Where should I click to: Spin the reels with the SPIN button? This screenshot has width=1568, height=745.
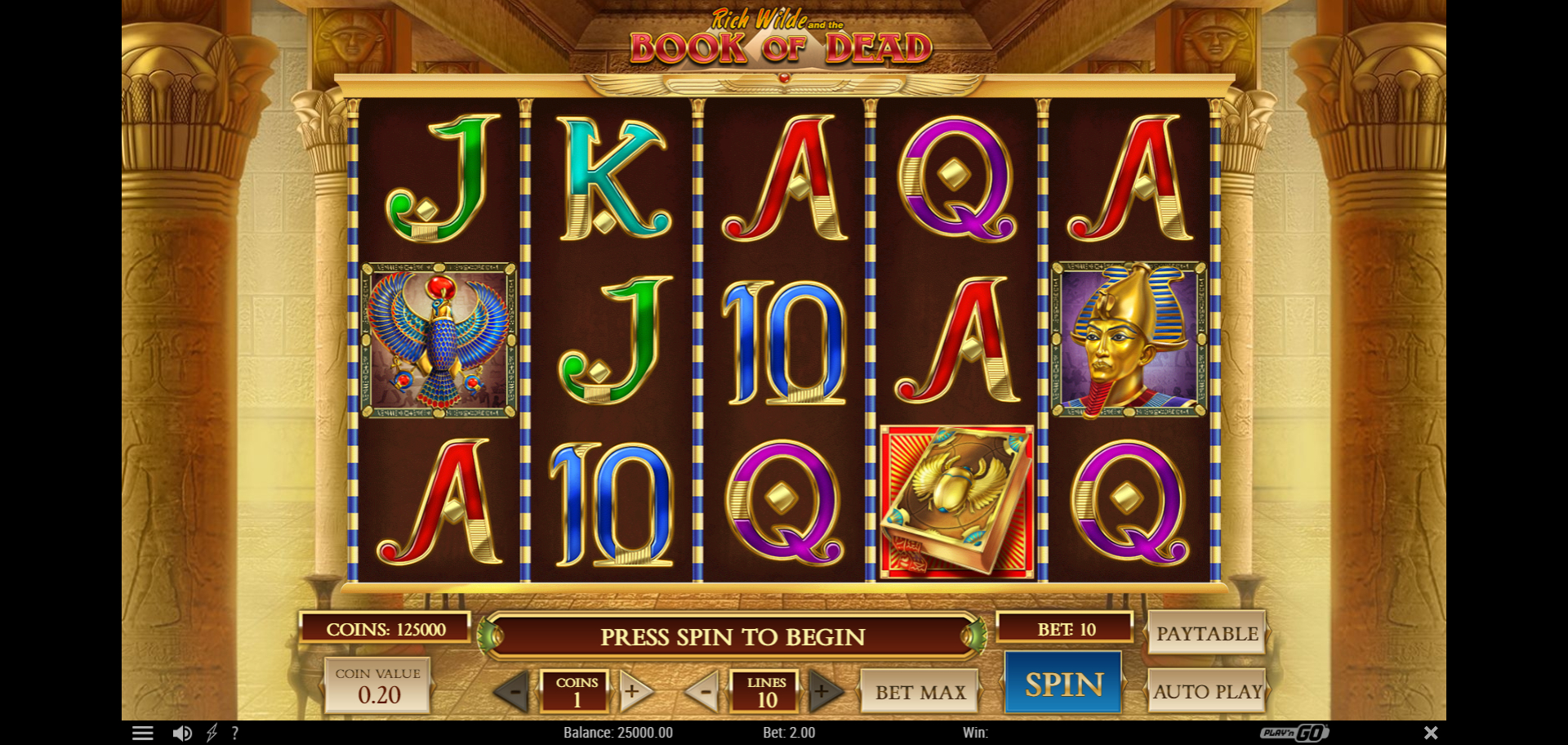pos(1063,685)
